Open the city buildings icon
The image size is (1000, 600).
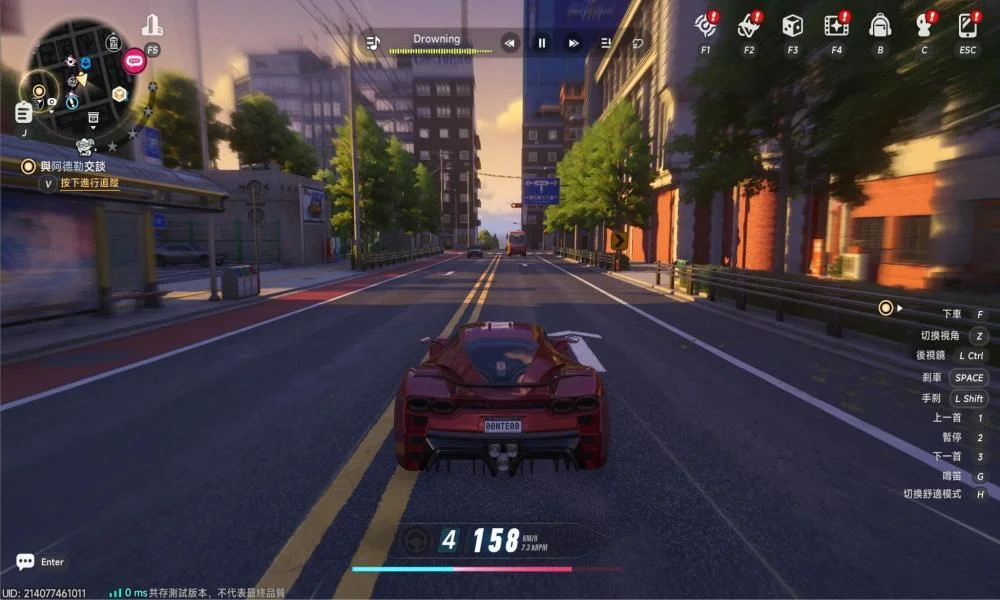(152, 26)
